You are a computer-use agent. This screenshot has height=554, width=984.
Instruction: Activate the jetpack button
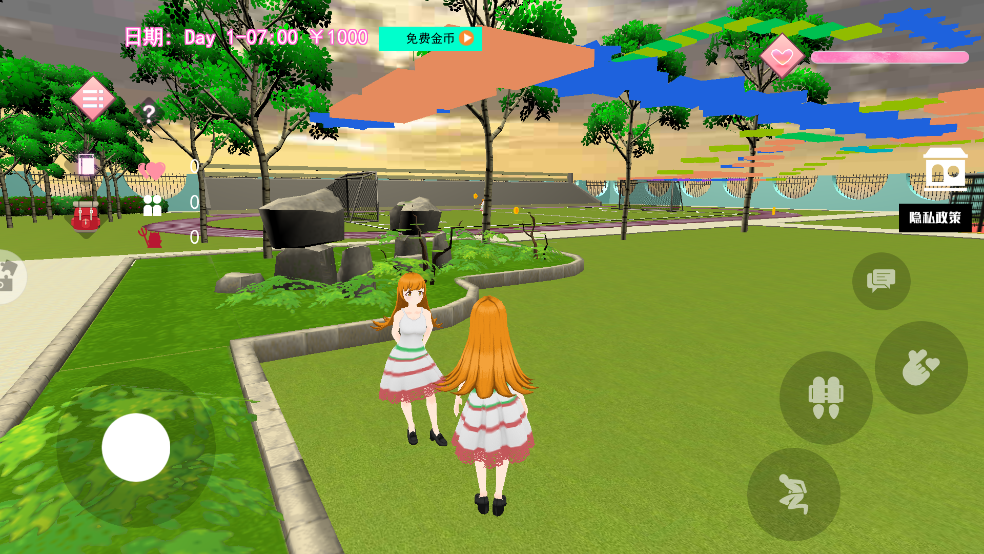826,398
